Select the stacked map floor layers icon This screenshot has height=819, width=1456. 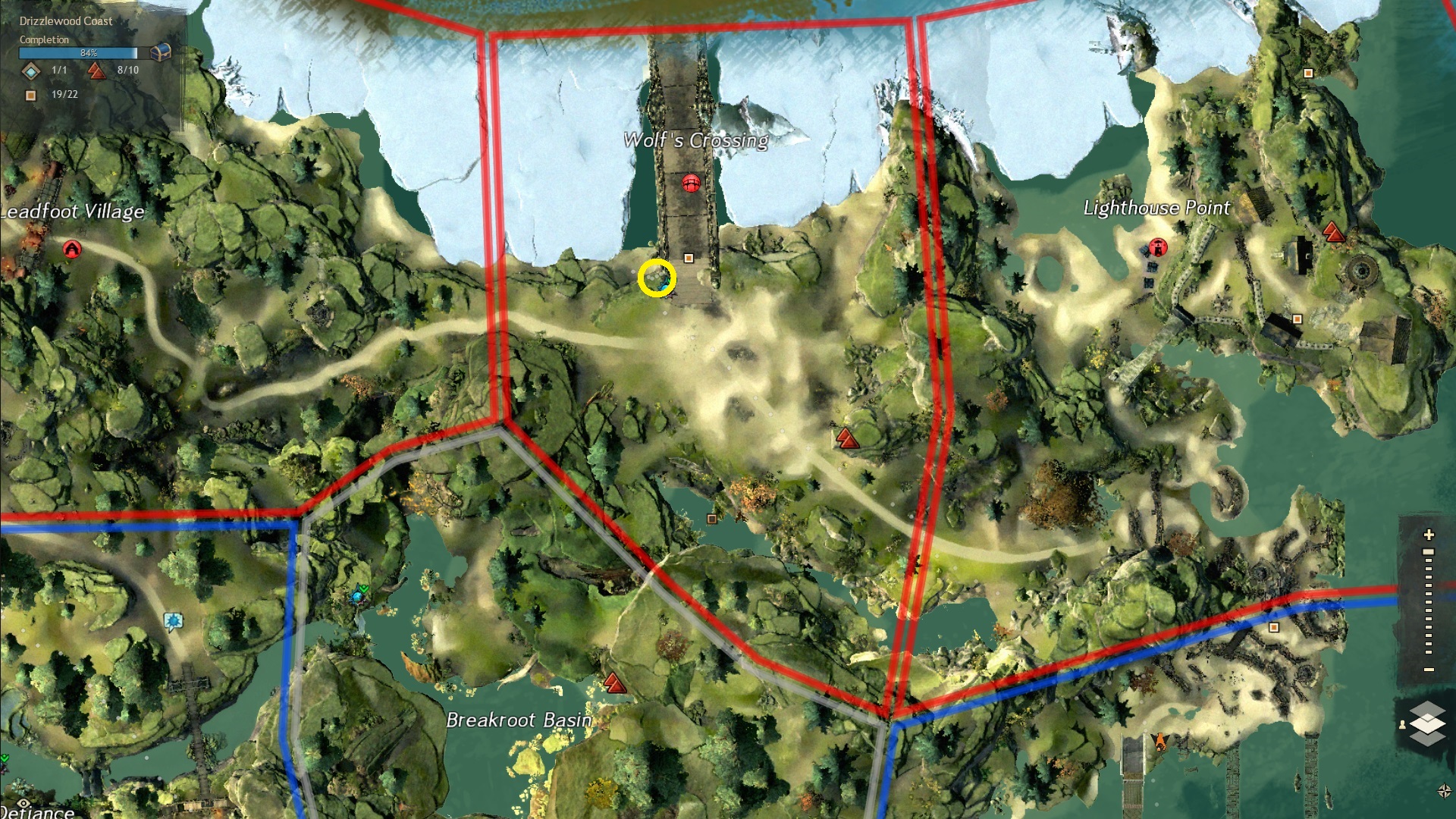(1427, 723)
